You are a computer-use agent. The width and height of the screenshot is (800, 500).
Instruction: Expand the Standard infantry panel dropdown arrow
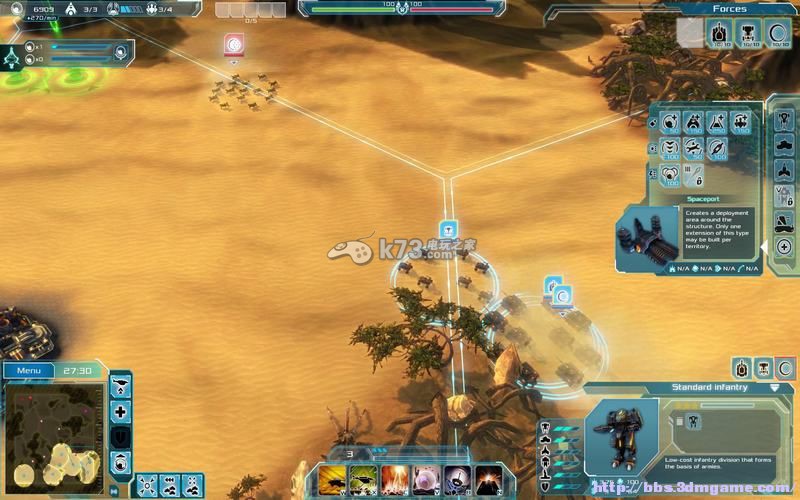point(775,387)
